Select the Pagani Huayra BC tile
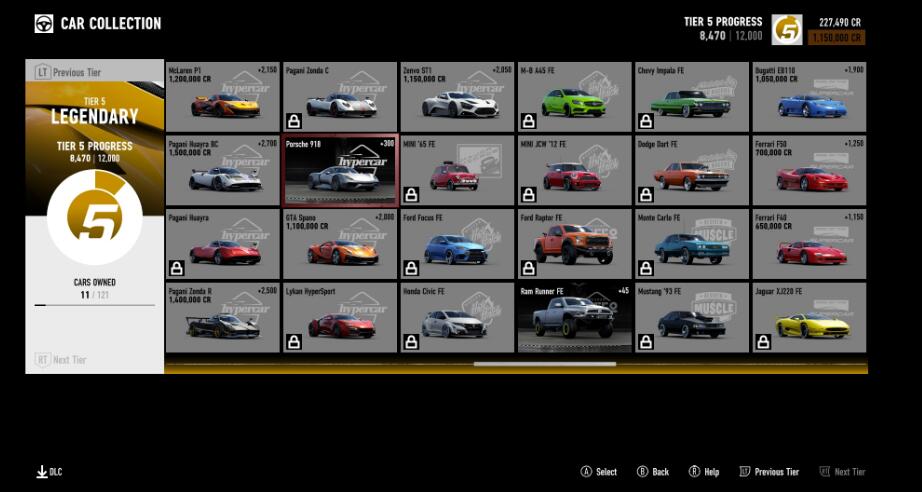Viewport: 922px width, 492px height. [223, 170]
